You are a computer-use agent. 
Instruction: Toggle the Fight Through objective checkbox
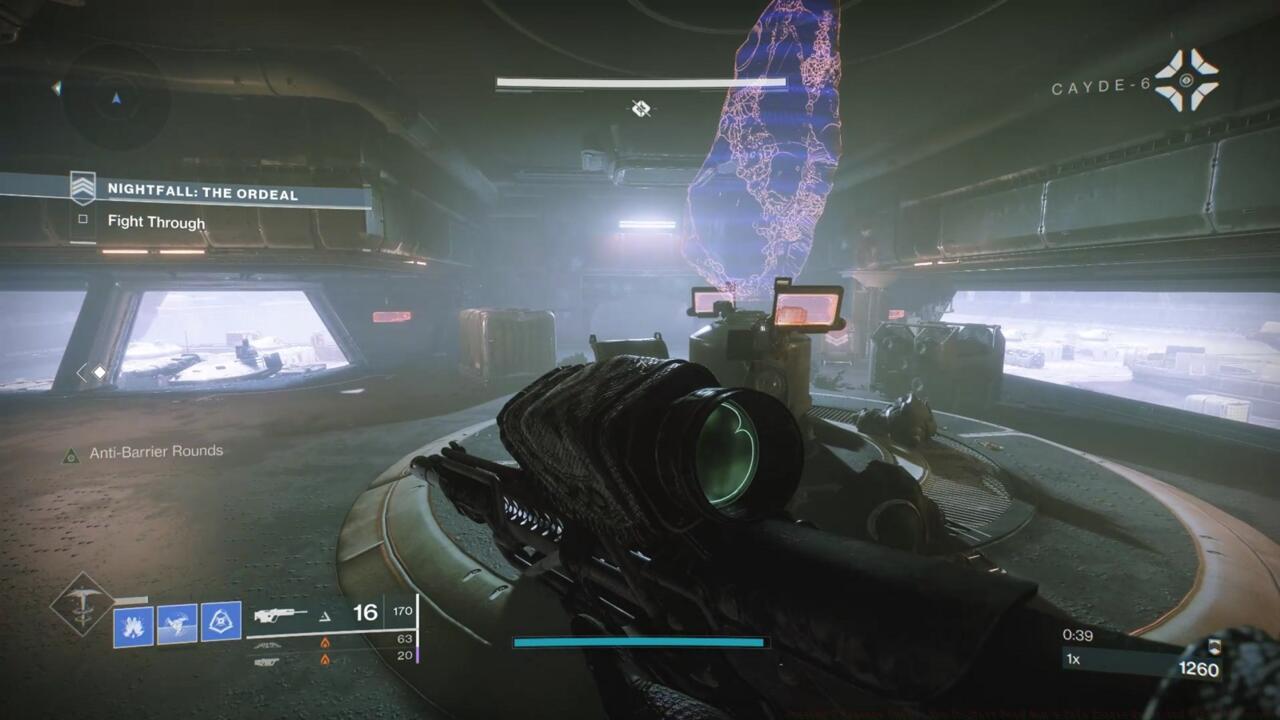83,222
